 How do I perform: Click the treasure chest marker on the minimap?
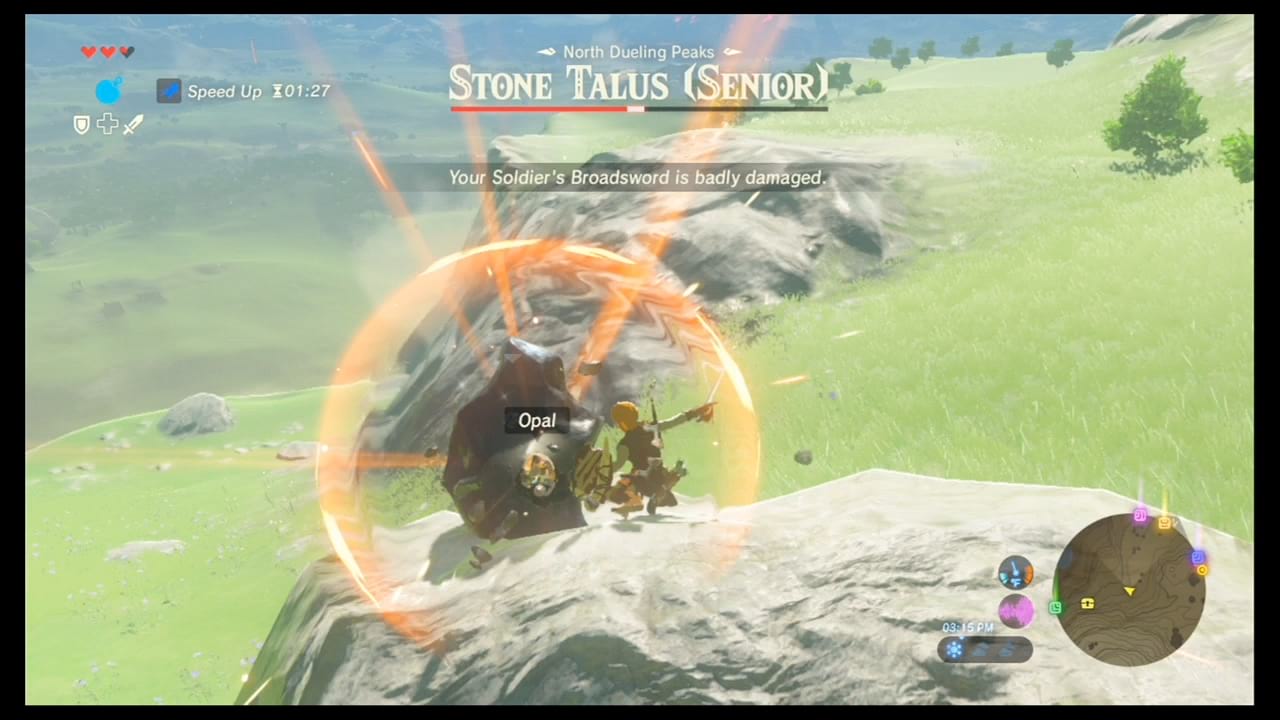pos(1086,604)
